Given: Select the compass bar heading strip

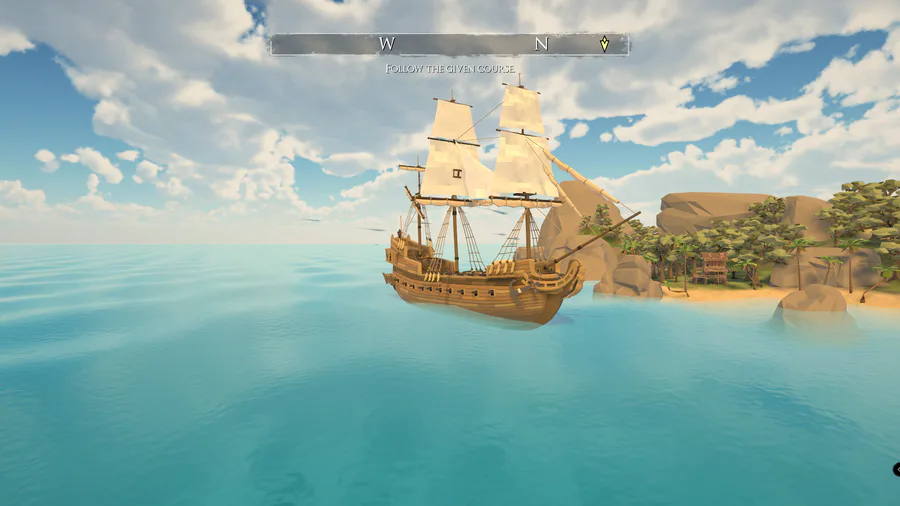Looking at the screenshot, I should coord(449,44).
